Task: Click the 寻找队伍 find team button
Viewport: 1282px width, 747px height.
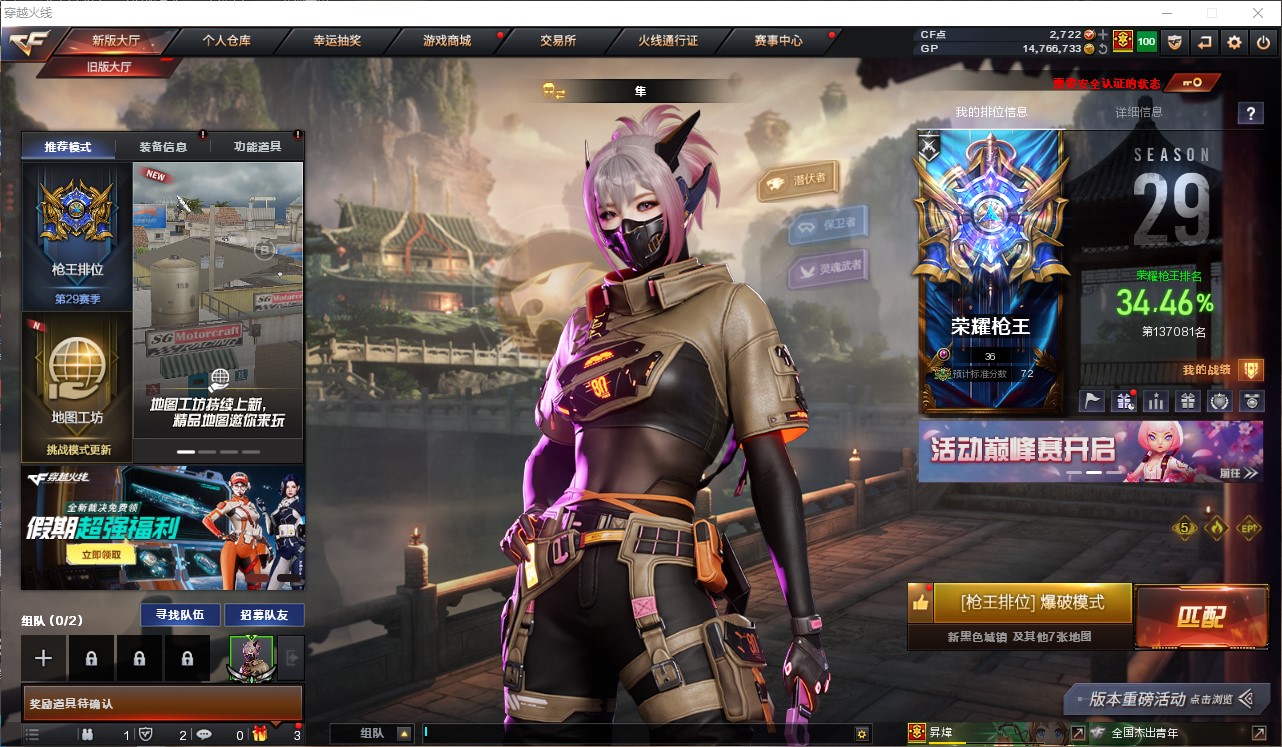Action: click(x=180, y=615)
